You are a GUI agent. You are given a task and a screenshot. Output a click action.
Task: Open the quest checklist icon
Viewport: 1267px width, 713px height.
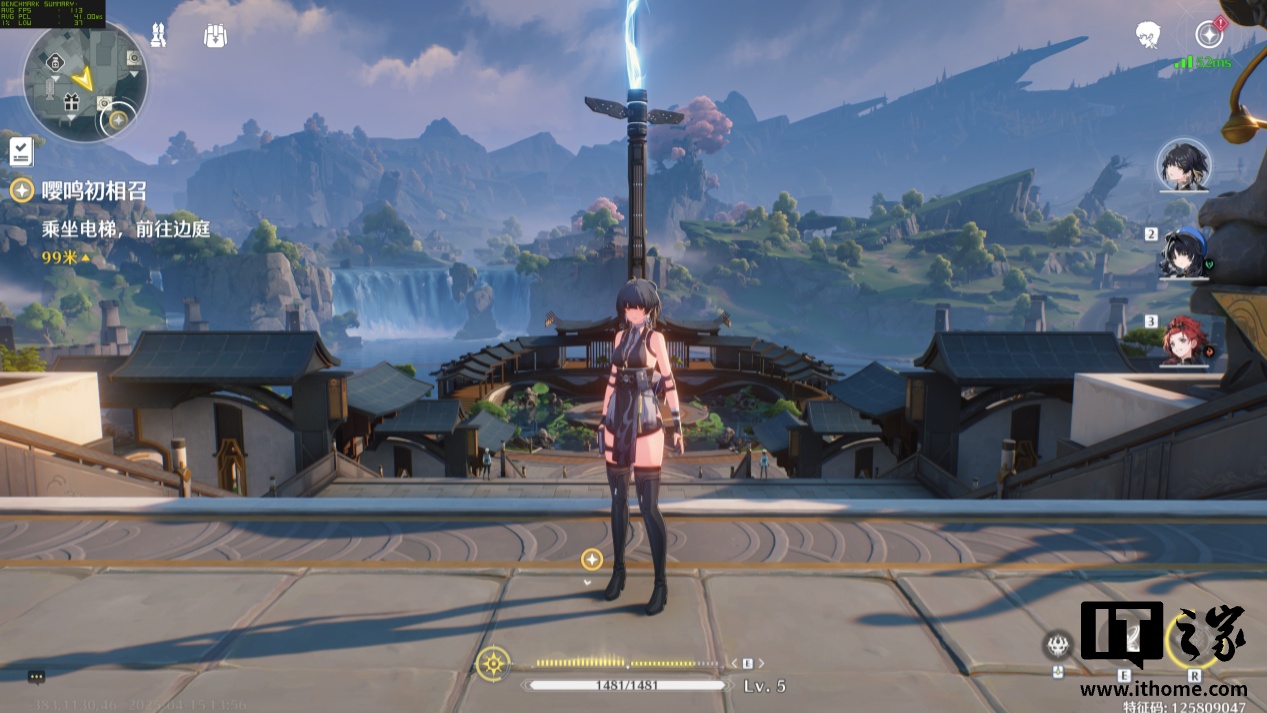click(x=22, y=152)
